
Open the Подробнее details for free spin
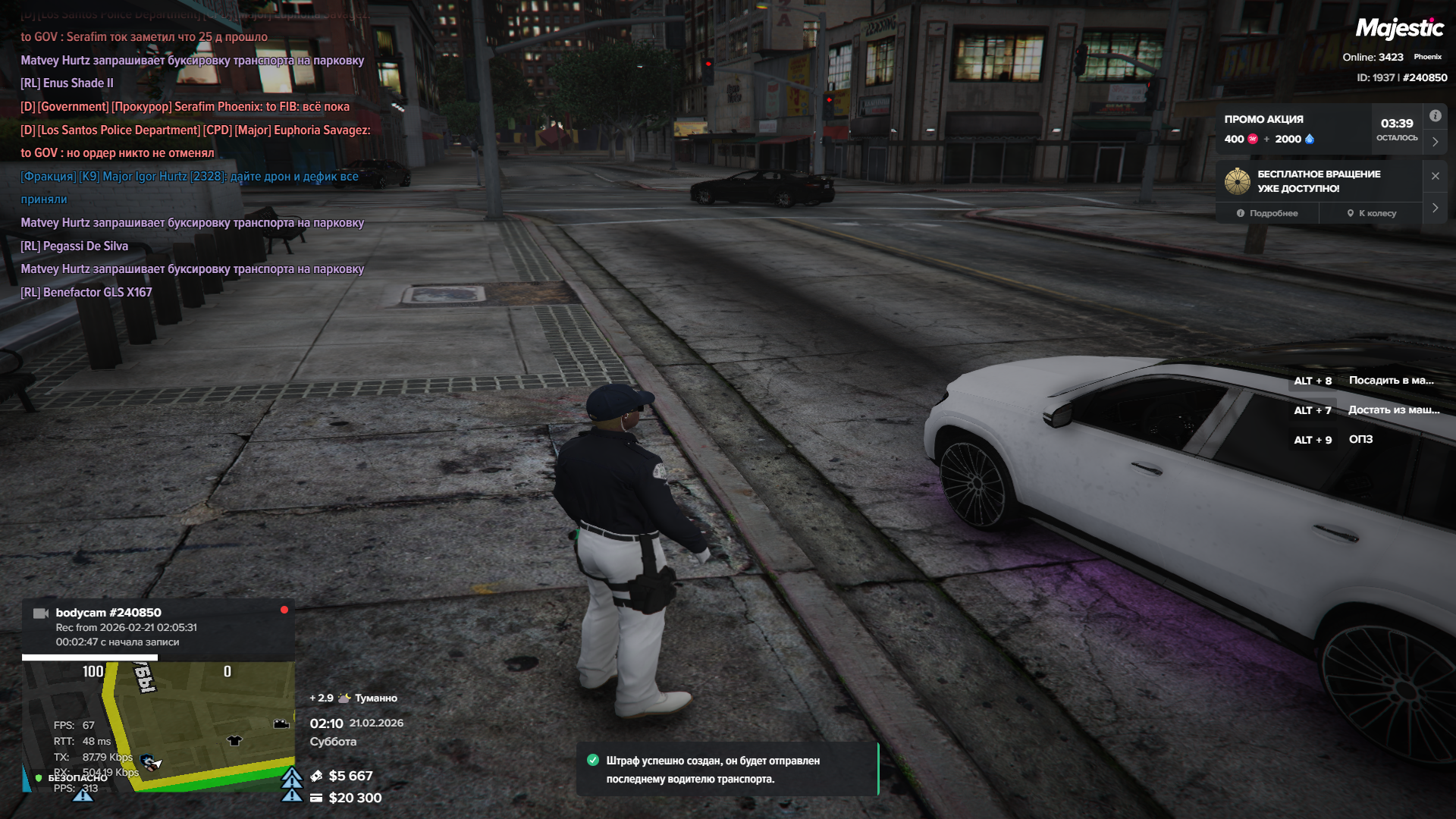1267,213
